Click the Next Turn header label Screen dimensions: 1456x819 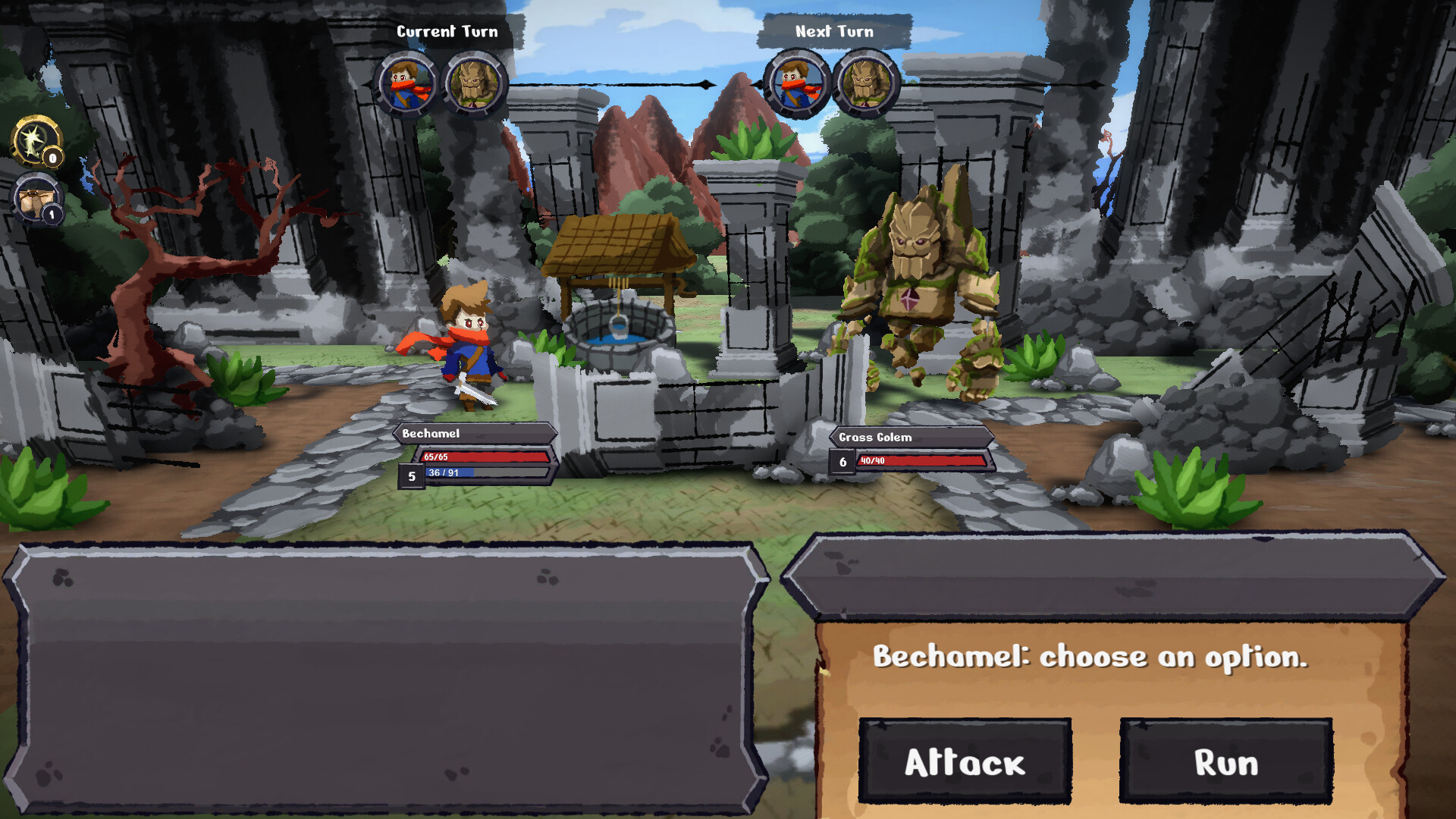coord(833,31)
